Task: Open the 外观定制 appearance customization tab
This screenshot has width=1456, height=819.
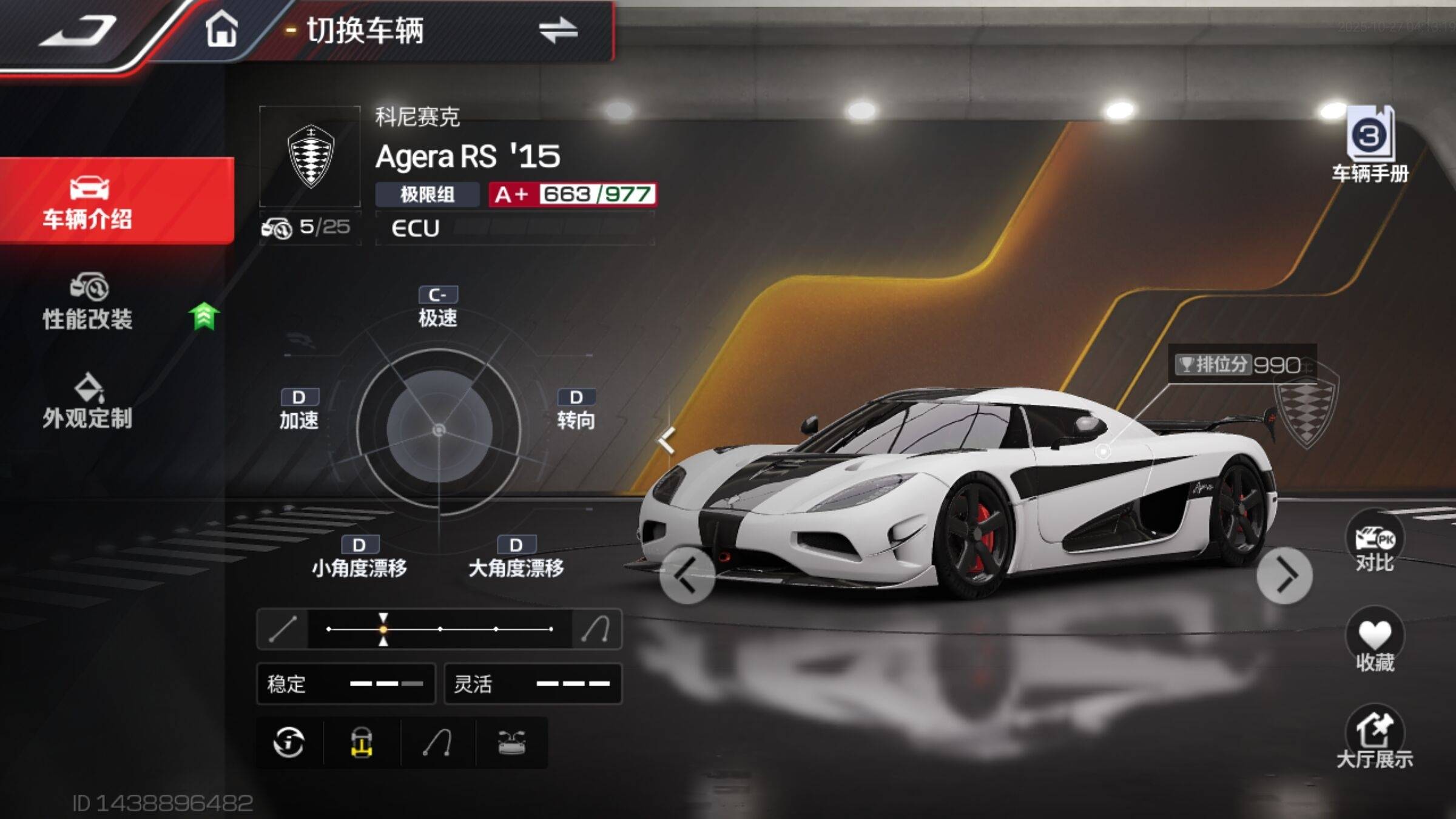Action: point(88,402)
